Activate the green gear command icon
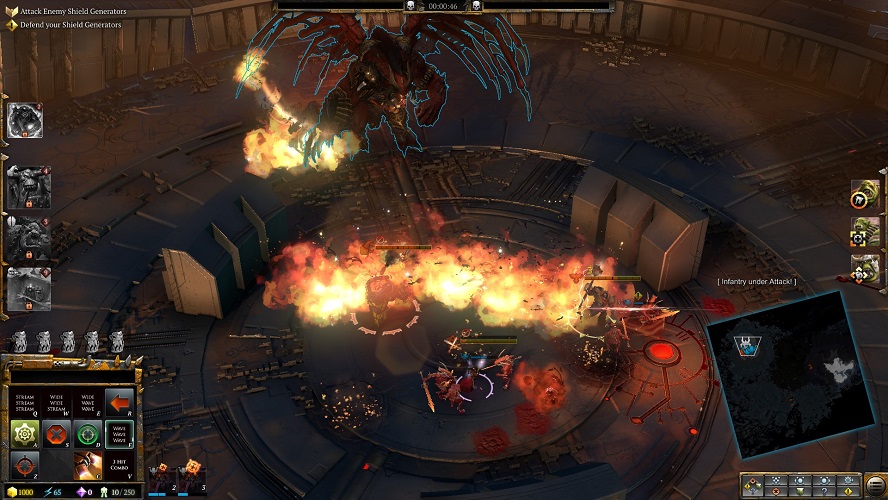 pyautogui.click(x=24, y=435)
